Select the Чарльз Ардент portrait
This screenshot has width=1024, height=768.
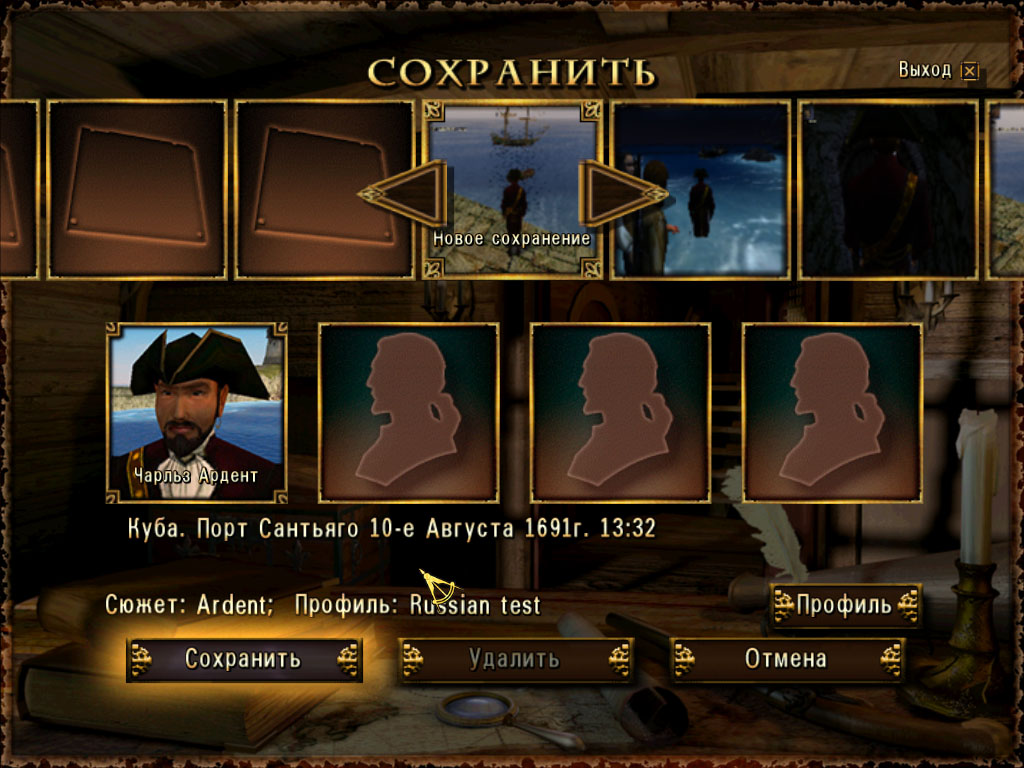tap(196, 411)
